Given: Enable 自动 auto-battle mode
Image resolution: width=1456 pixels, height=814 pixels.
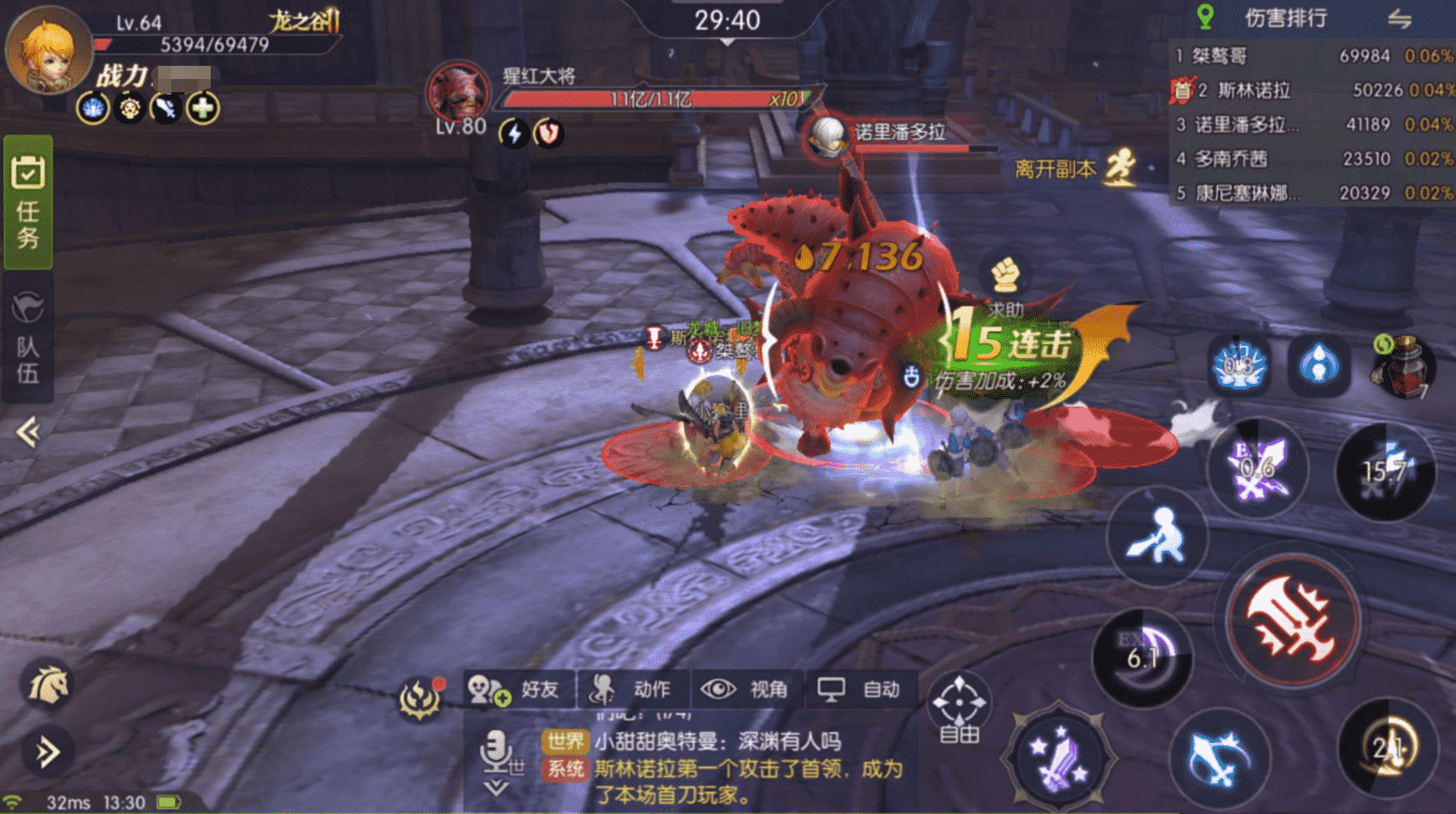Looking at the screenshot, I should [859, 689].
